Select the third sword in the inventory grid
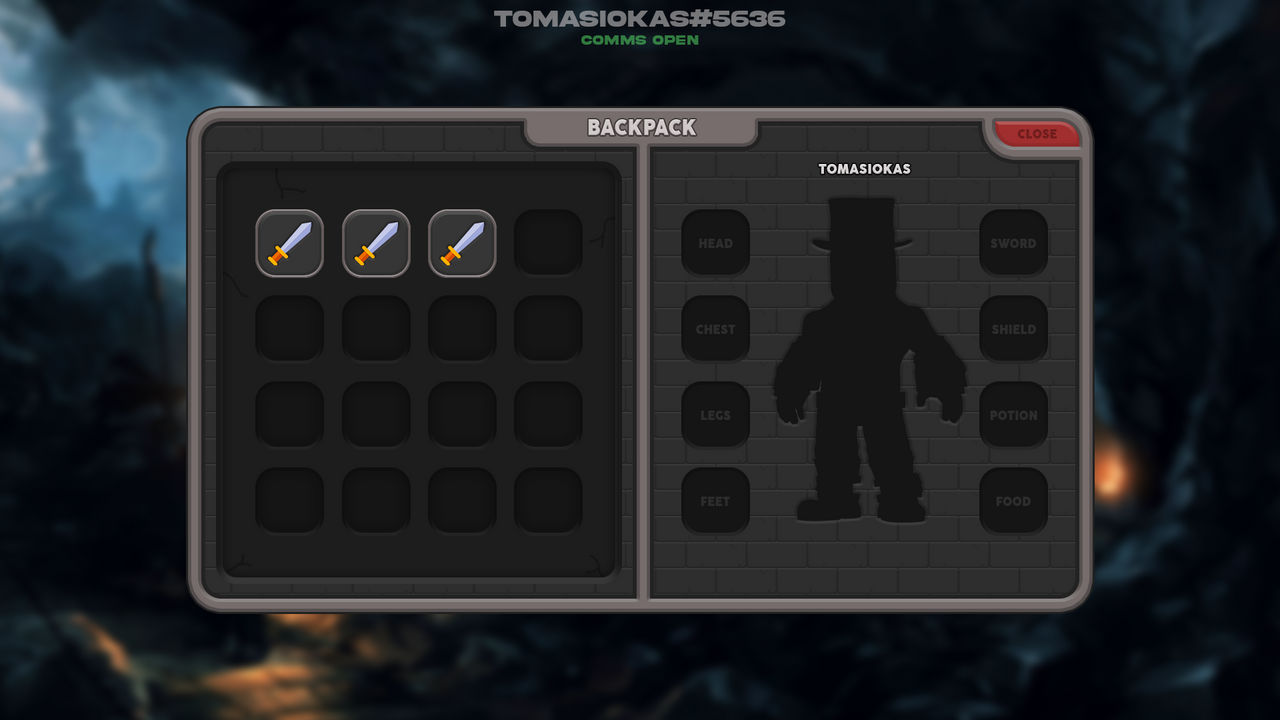This screenshot has width=1280, height=720. [461, 243]
